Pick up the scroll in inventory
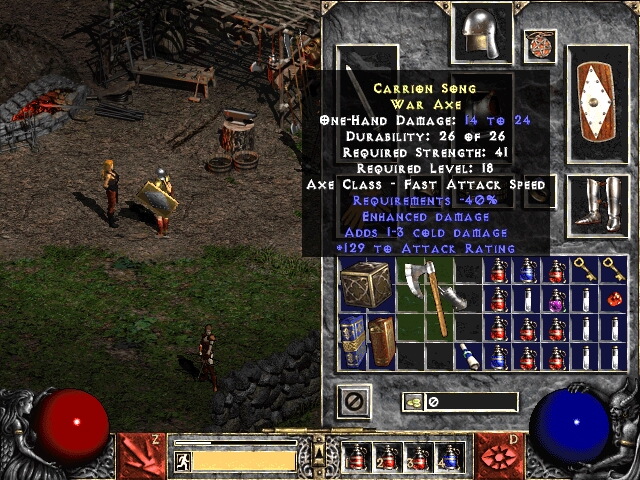This screenshot has width=640, height=480. pos(467,357)
